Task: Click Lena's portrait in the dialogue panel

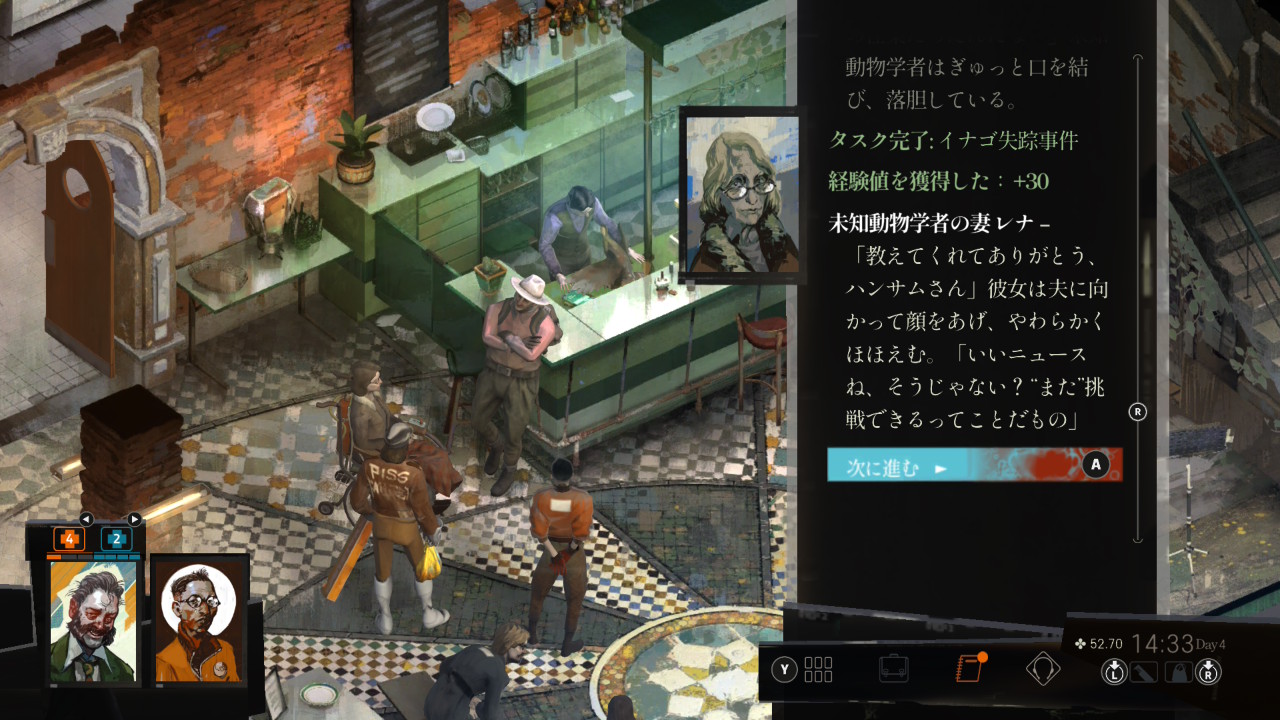Action: (741, 194)
